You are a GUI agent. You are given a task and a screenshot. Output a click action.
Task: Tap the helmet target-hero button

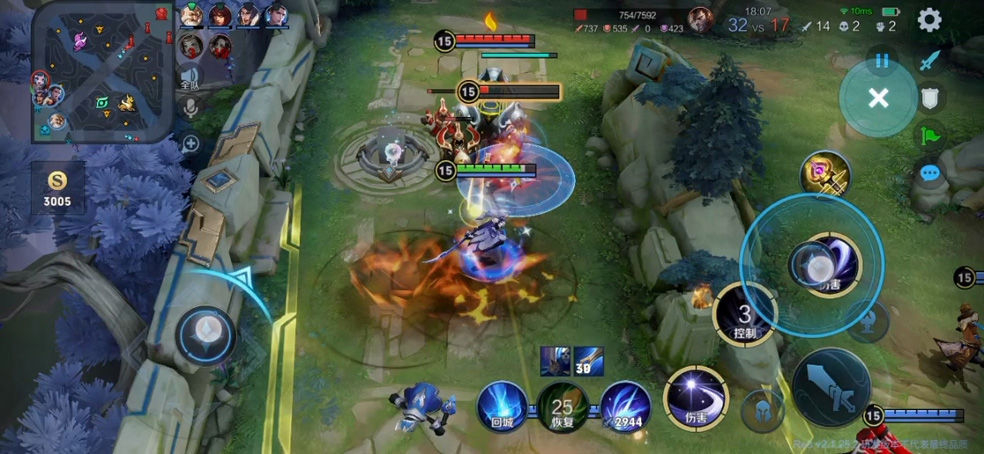[761, 410]
